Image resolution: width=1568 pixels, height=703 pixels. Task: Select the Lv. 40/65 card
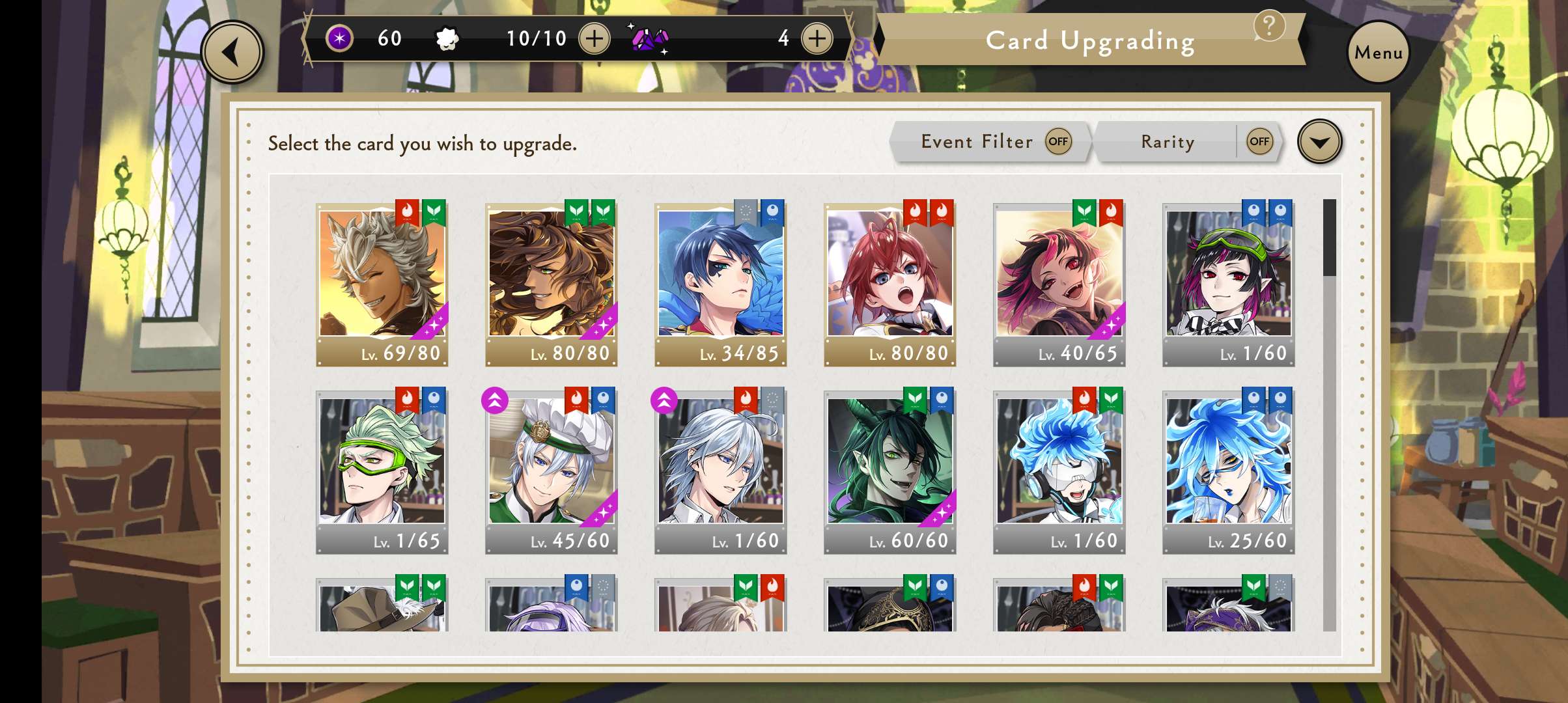point(1059,283)
